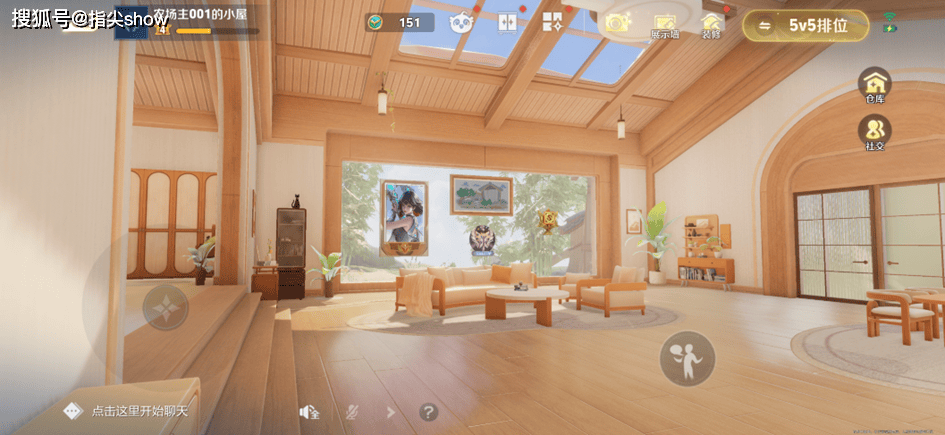945x435 pixels.
Task: Open the house owner avatar profile
Action: click(131, 22)
